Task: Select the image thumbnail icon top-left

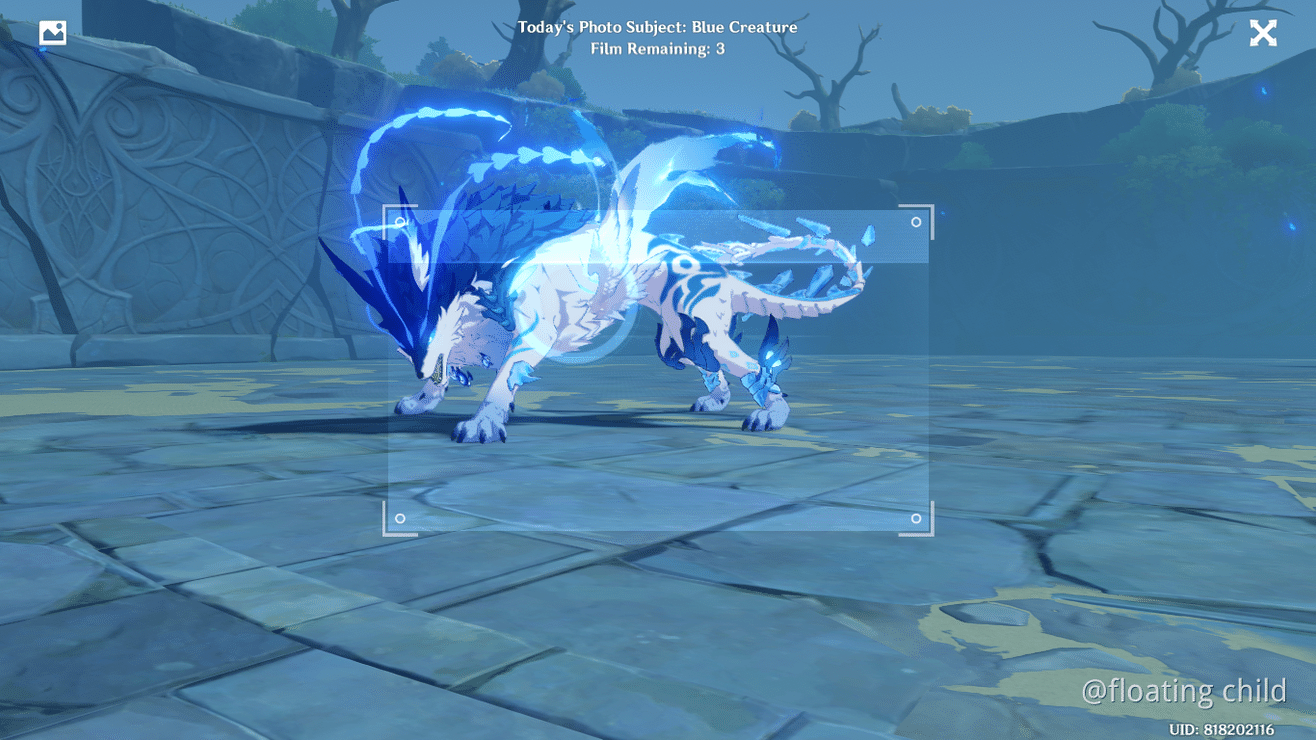Action: [x=51, y=32]
